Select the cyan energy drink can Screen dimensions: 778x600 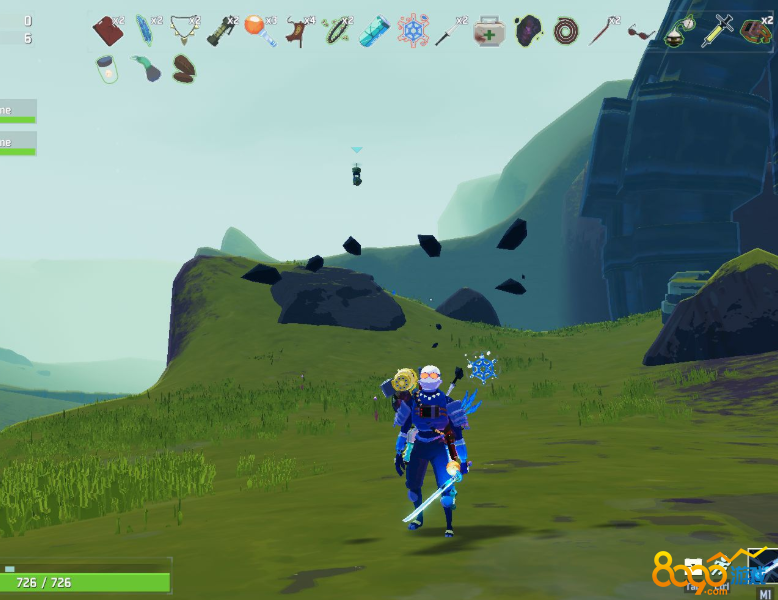click(x=375, y=31)
